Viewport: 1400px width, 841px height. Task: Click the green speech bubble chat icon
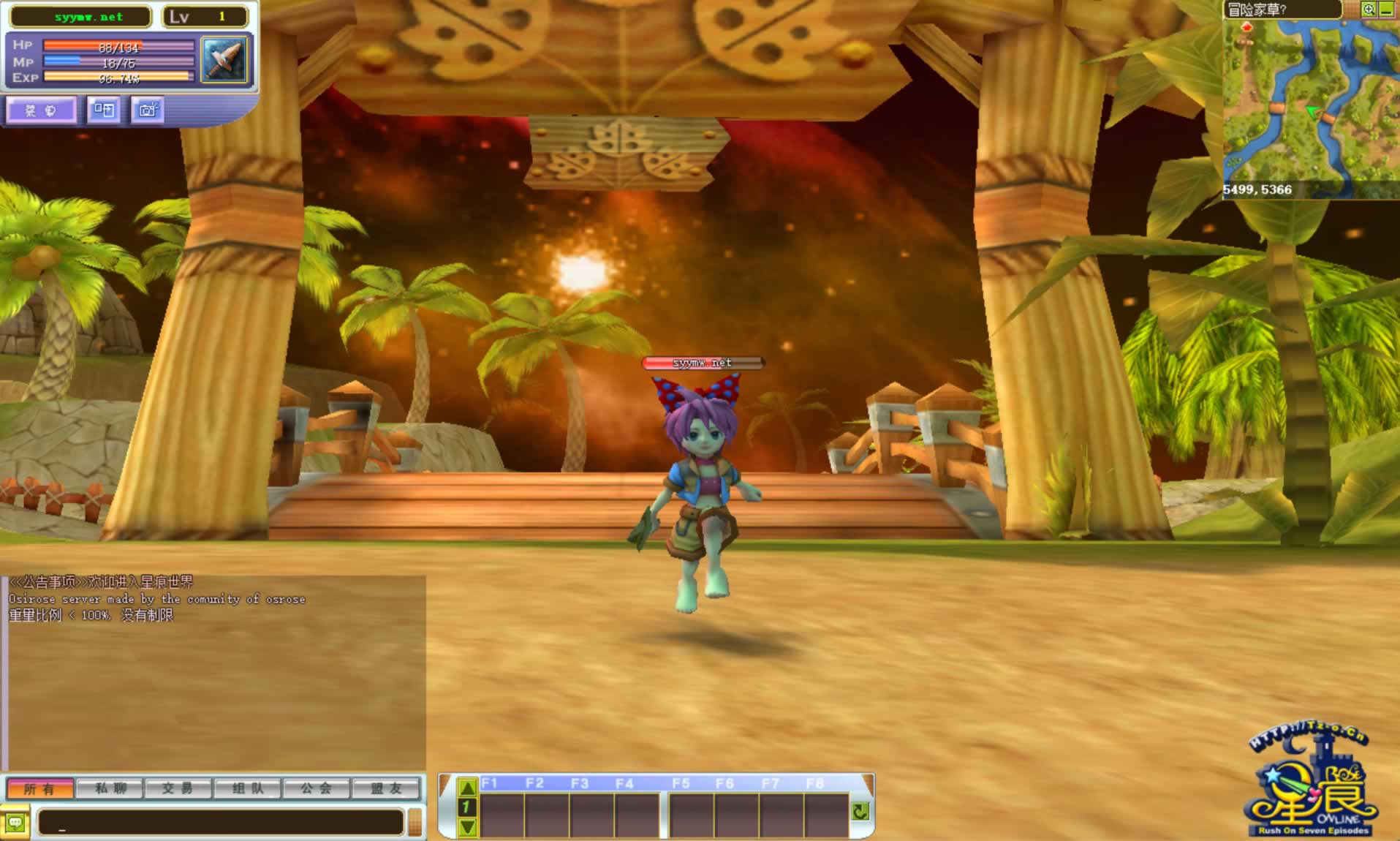[x=15, y=823]
